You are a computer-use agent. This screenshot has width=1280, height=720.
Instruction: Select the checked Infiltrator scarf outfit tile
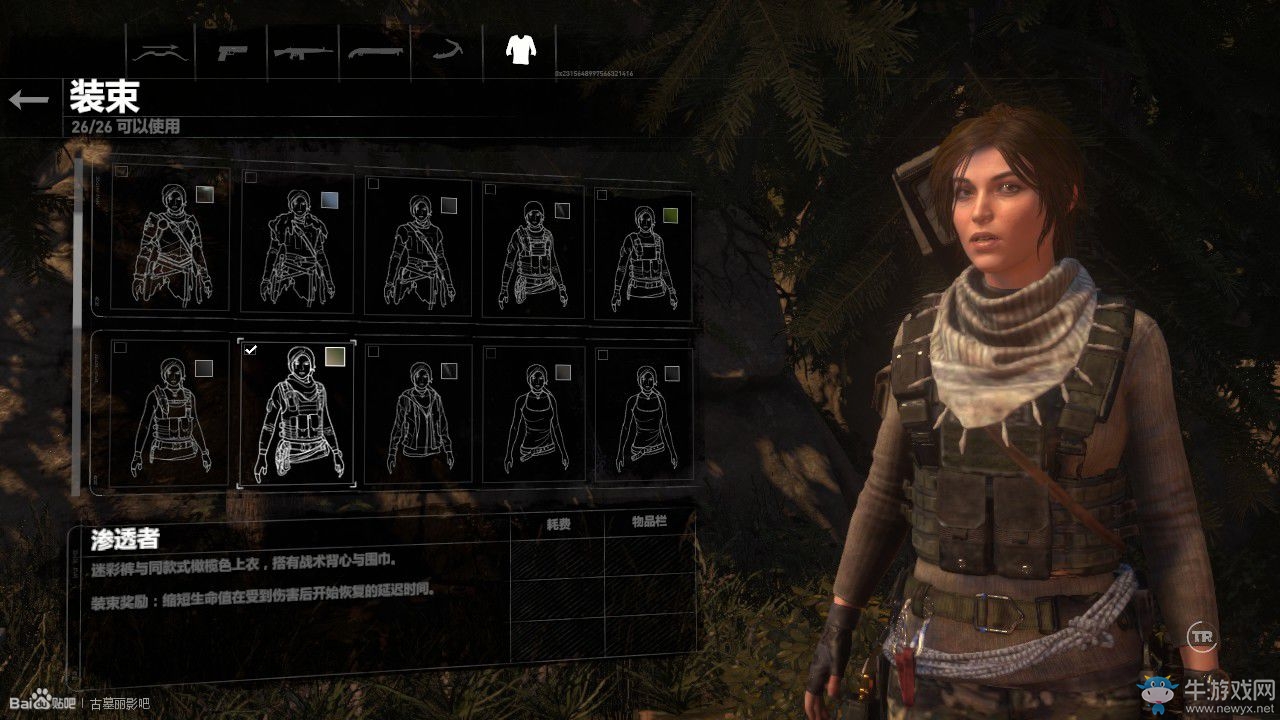click(x=297, y=413)
